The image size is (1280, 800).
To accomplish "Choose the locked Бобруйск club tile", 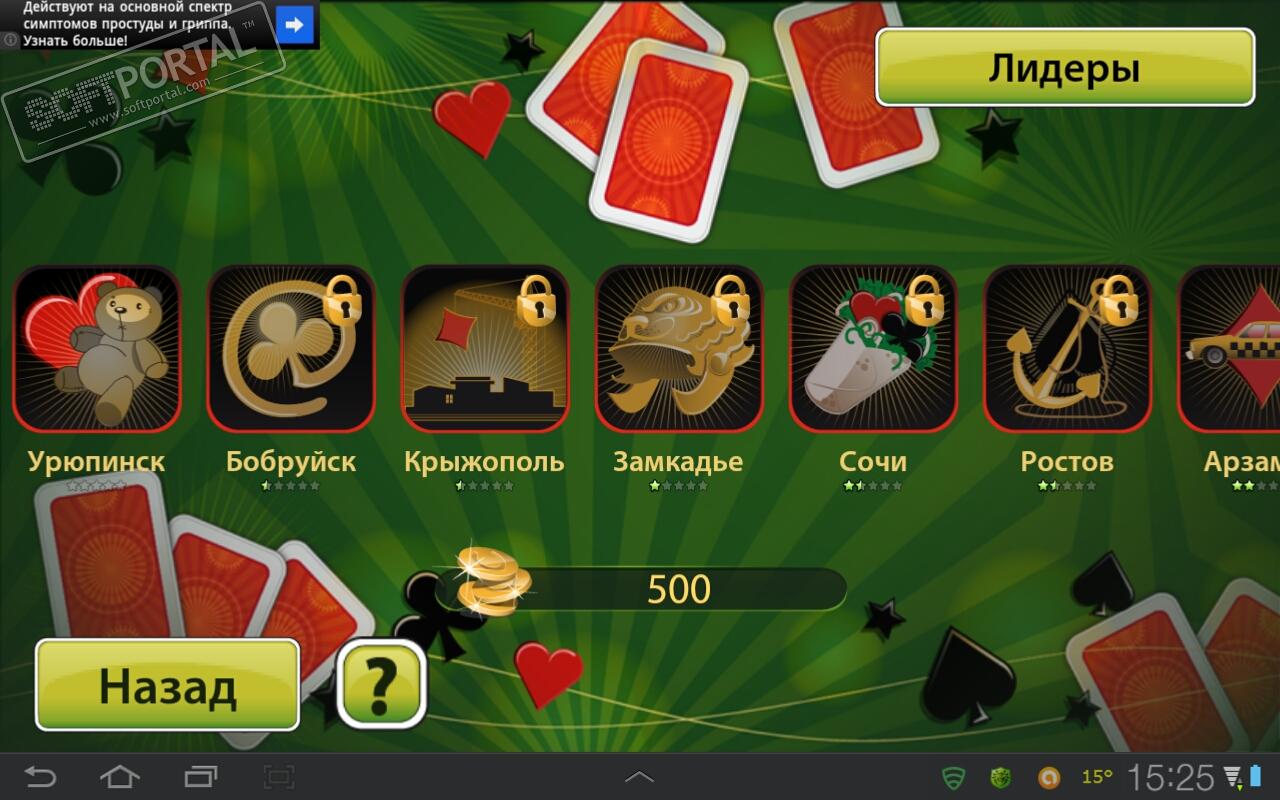I will [x=291, y=349].
